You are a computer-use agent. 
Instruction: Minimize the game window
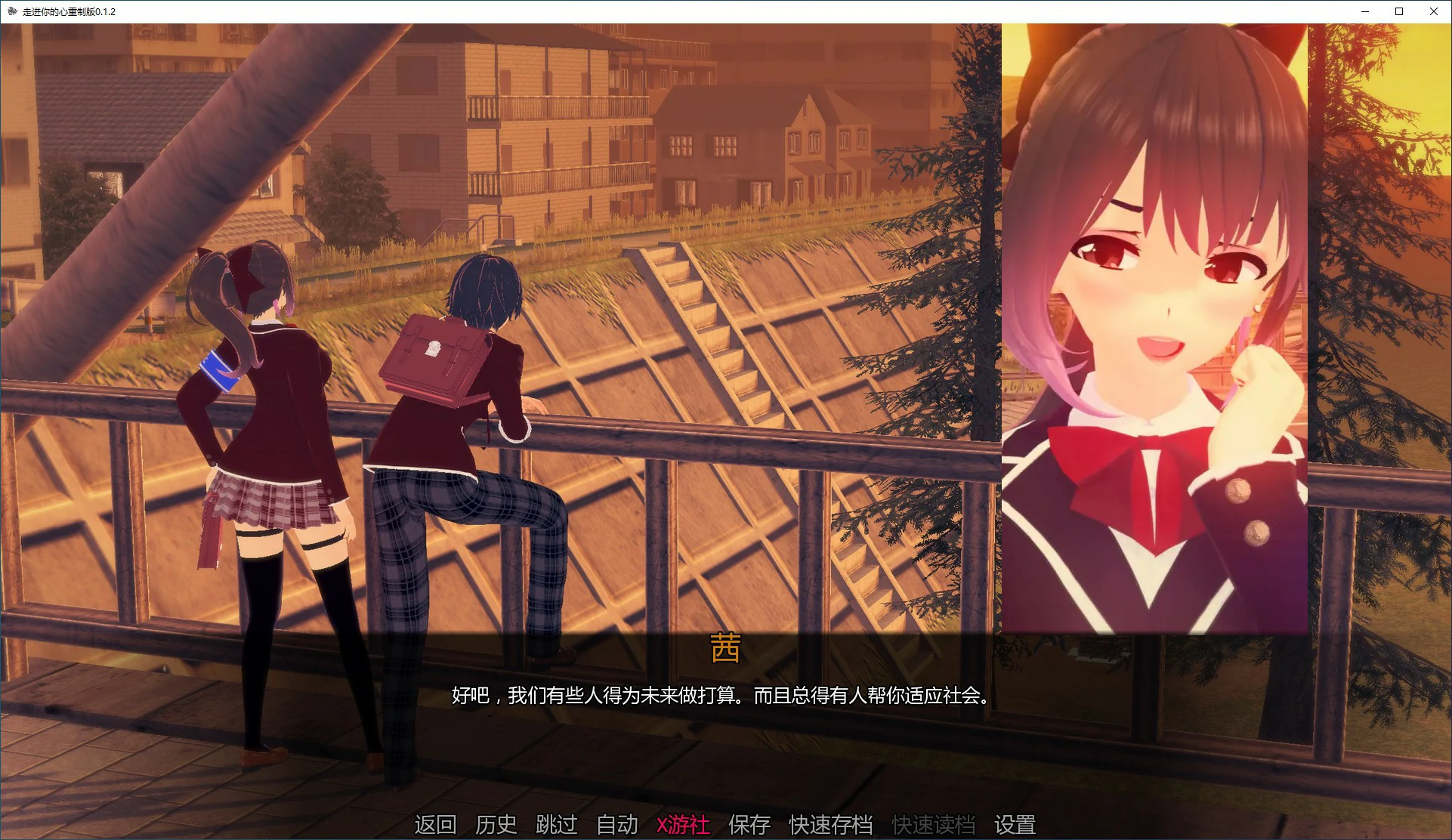1364,11
